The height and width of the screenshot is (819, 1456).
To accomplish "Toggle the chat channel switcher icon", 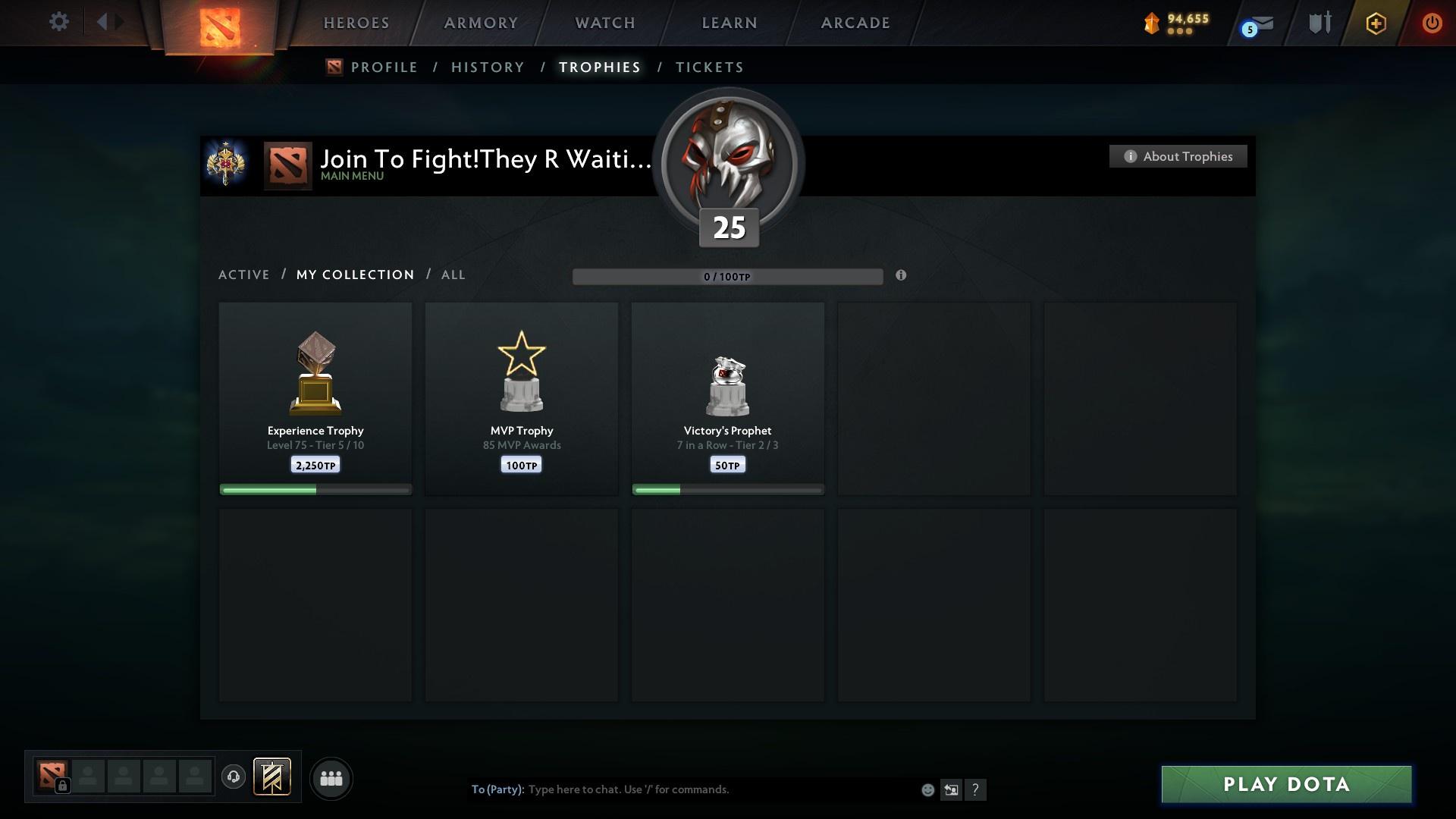I will point(952,789).
